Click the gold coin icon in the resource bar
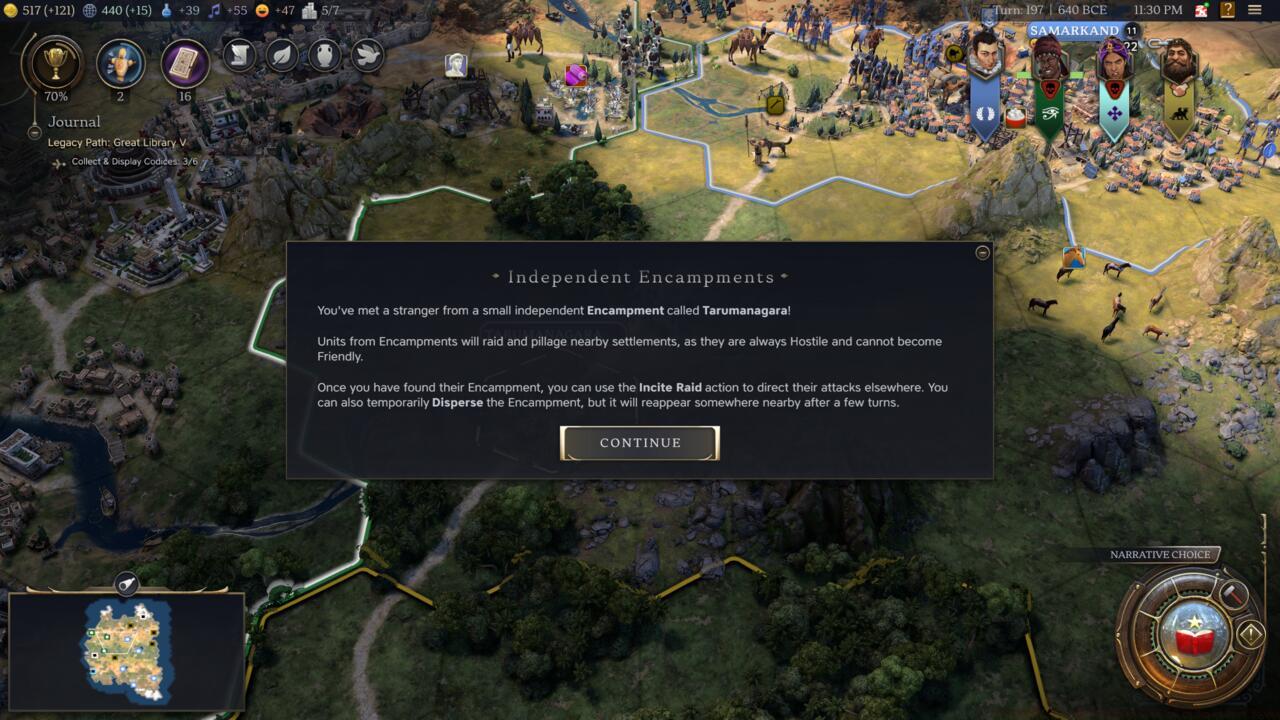 pyautogui.click(x=9, y=10)
